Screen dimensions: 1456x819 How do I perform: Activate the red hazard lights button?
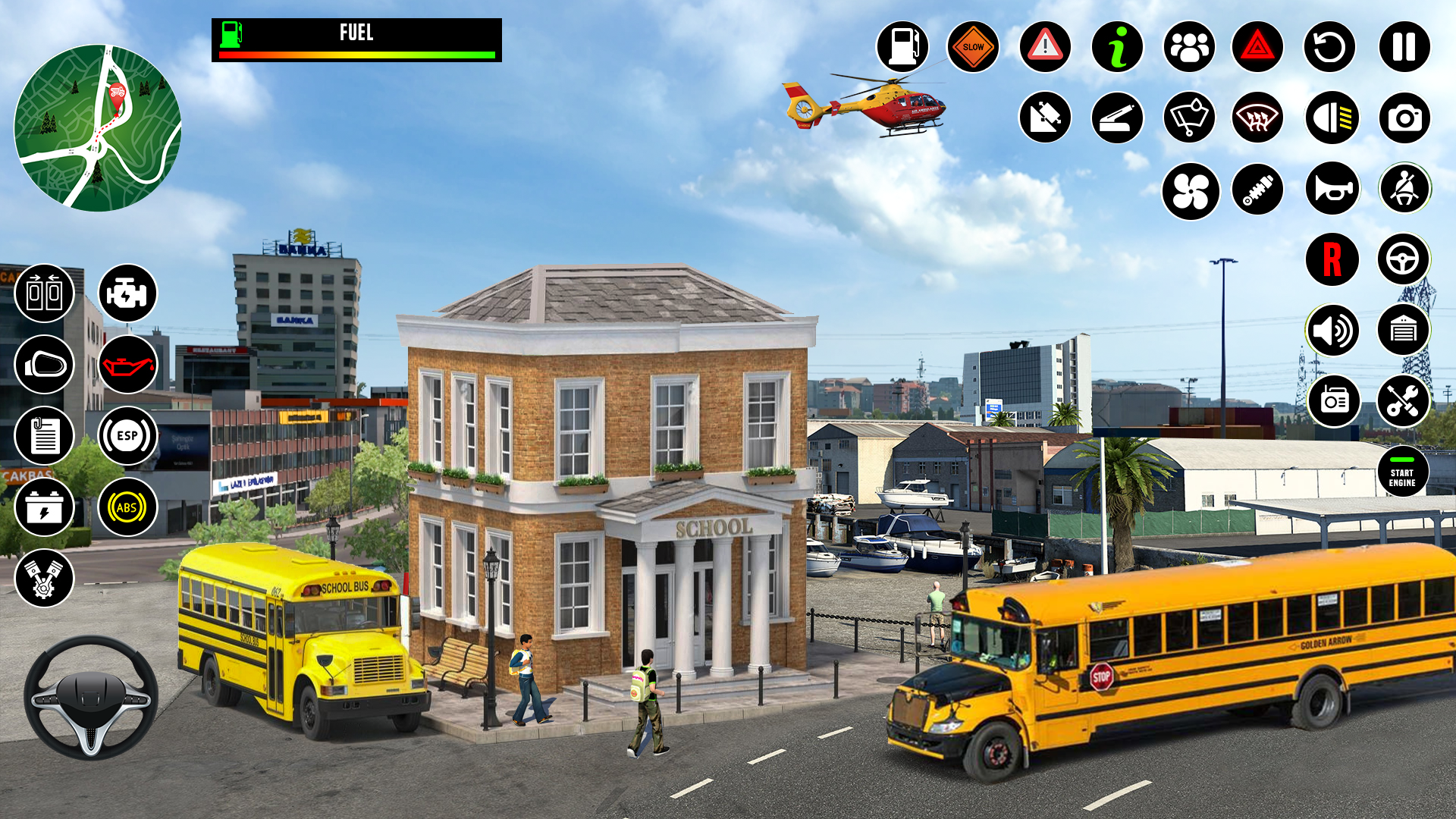[x=1257, y=47]
